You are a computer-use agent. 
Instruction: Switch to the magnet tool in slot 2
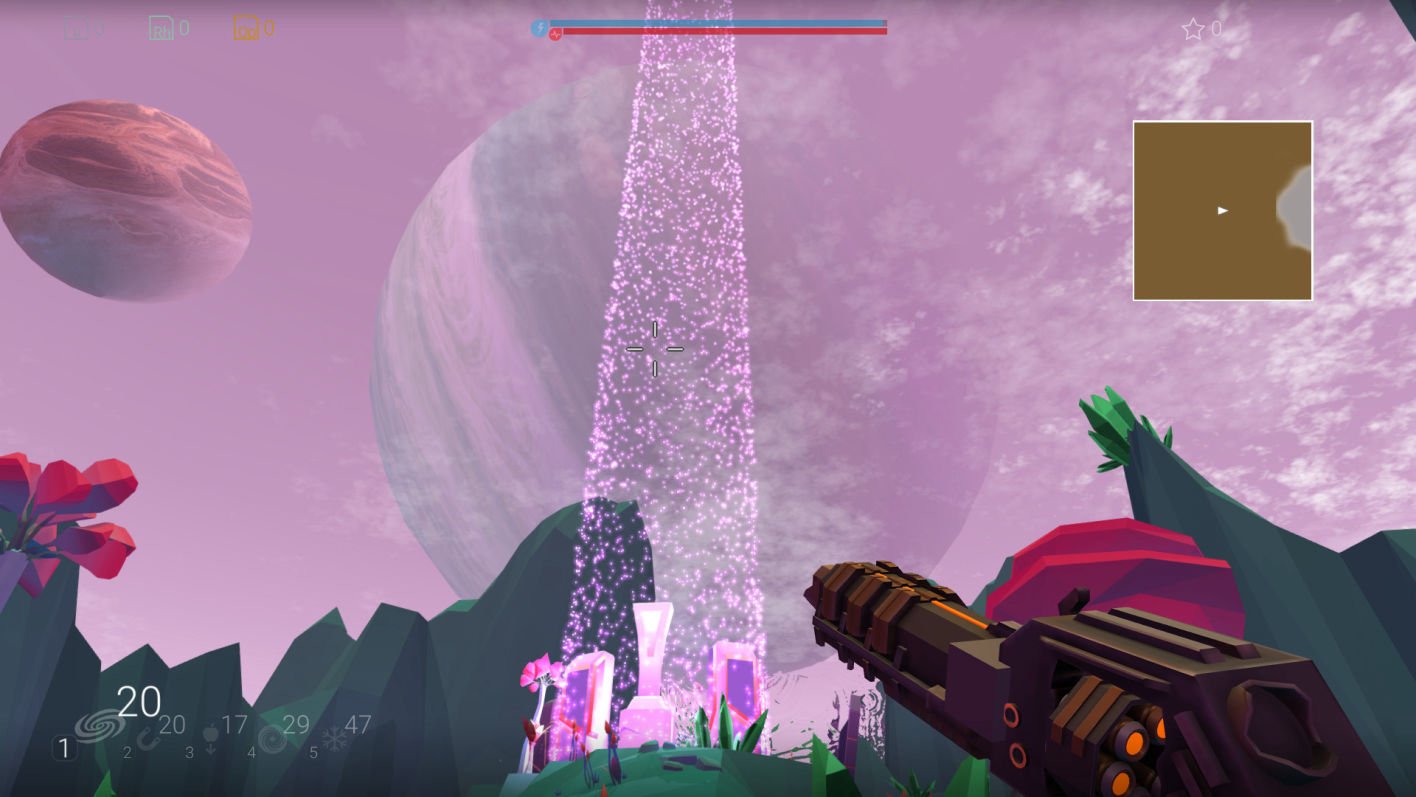148,739
